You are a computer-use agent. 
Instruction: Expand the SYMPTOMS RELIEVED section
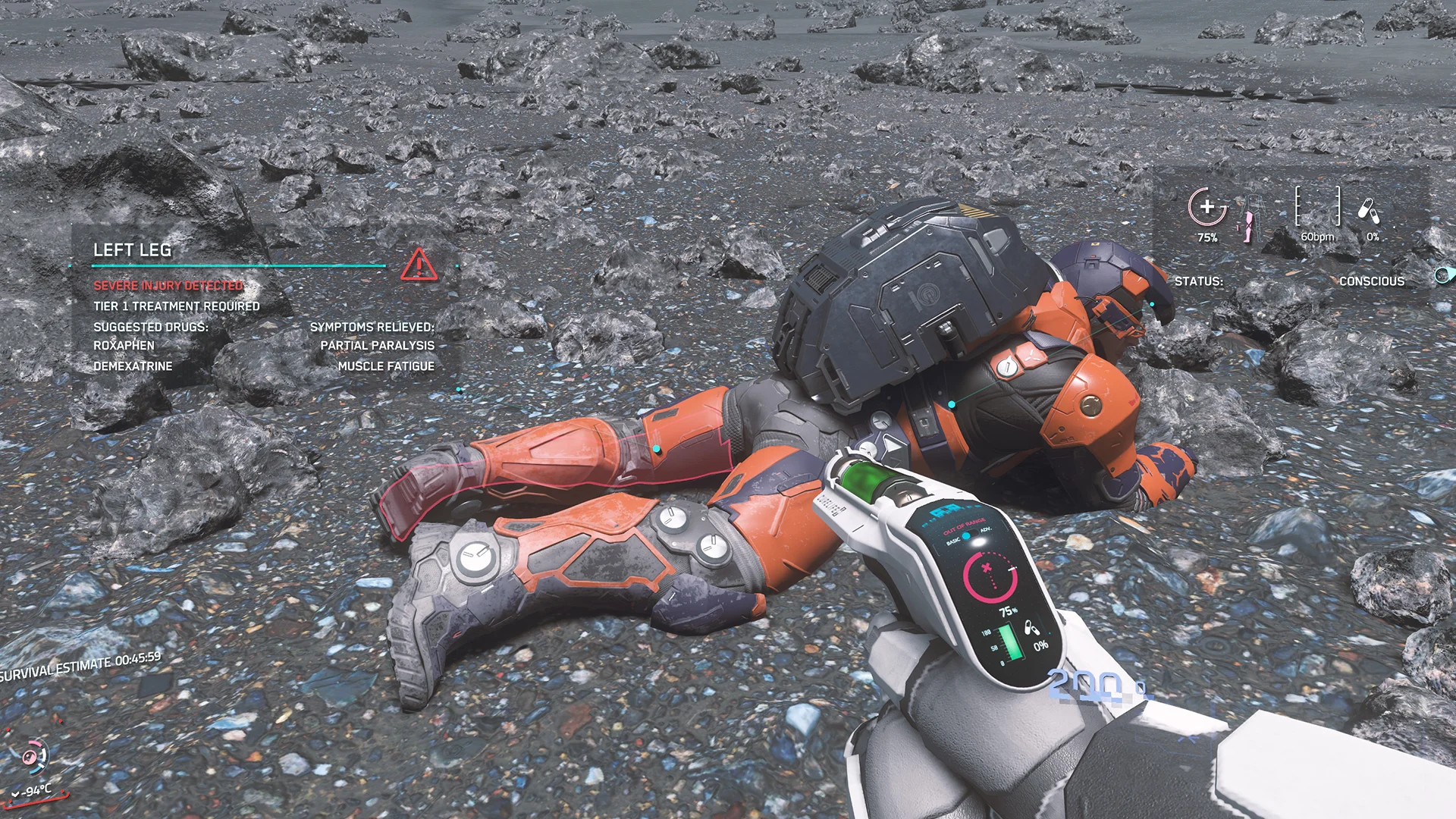click(x=372, y=328)
